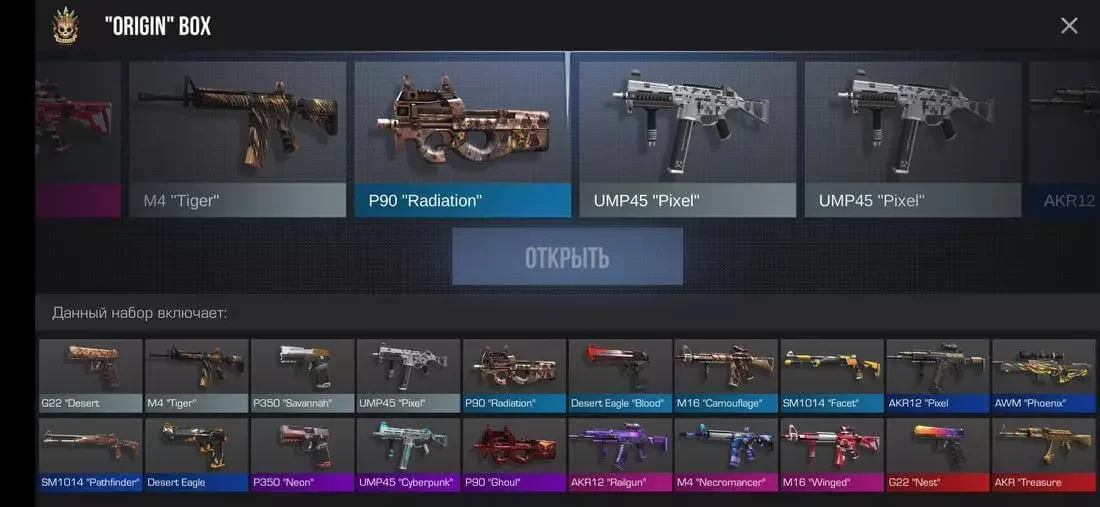Choose the P350 "Neon" pistol tile
This screenshot has height=507, width=1100.
303,454
